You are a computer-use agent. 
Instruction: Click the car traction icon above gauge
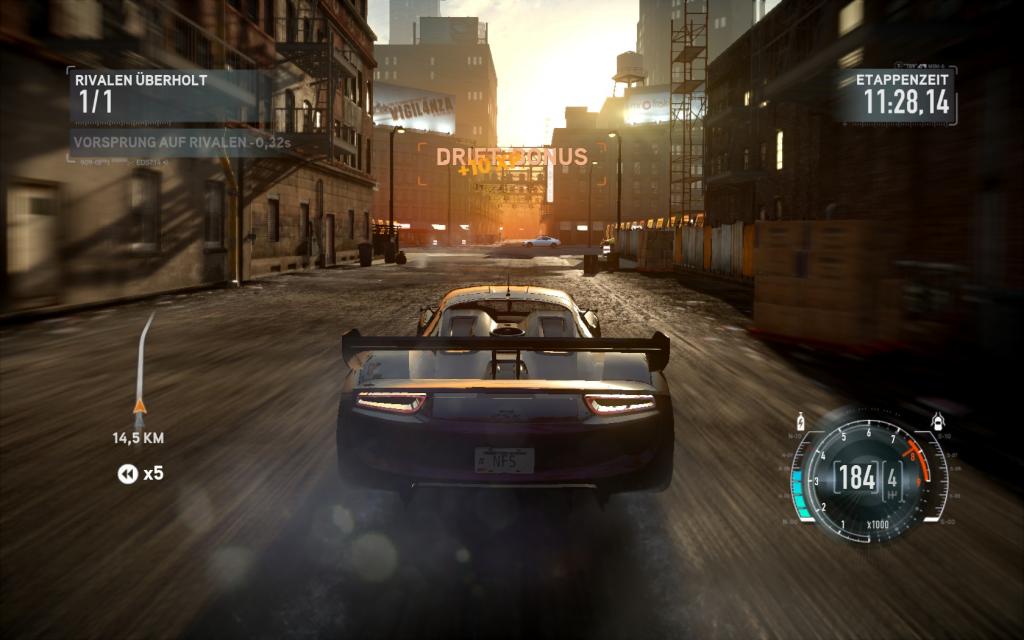click(937, 421)
